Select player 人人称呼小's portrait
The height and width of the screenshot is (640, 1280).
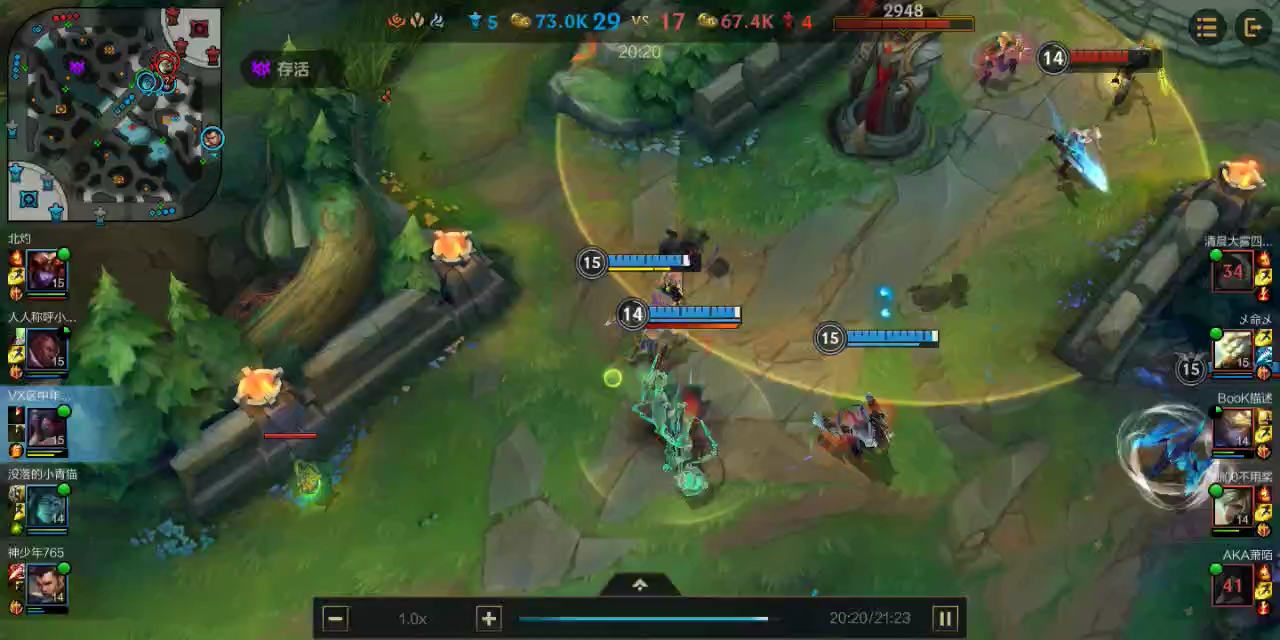click(x=46, y=349)
